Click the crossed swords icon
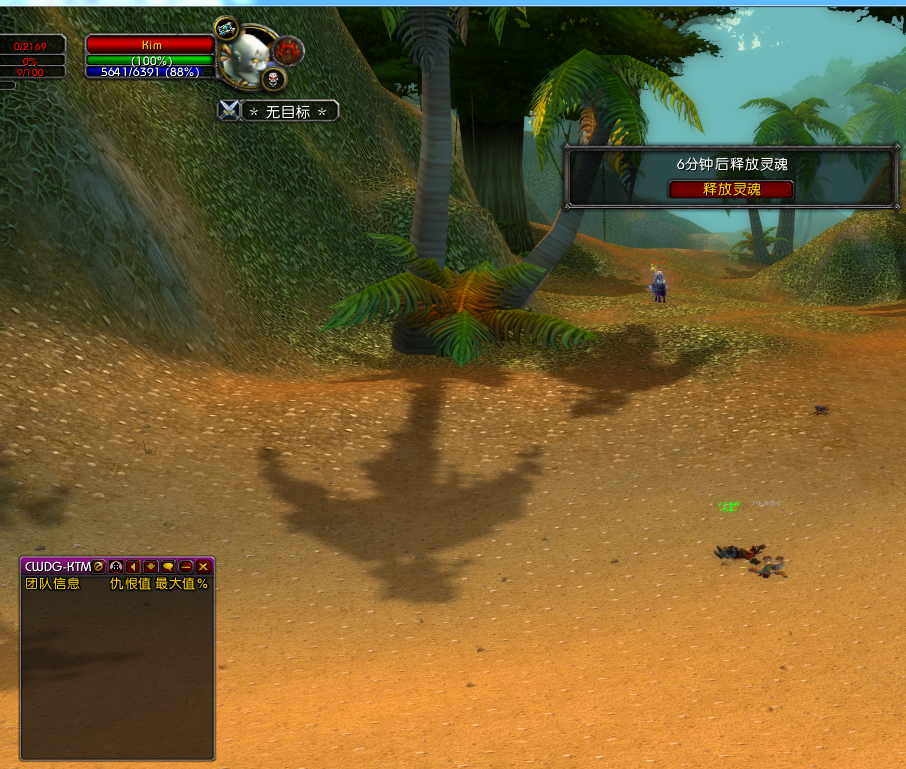906x769 pixels. [x=229, y=111]
